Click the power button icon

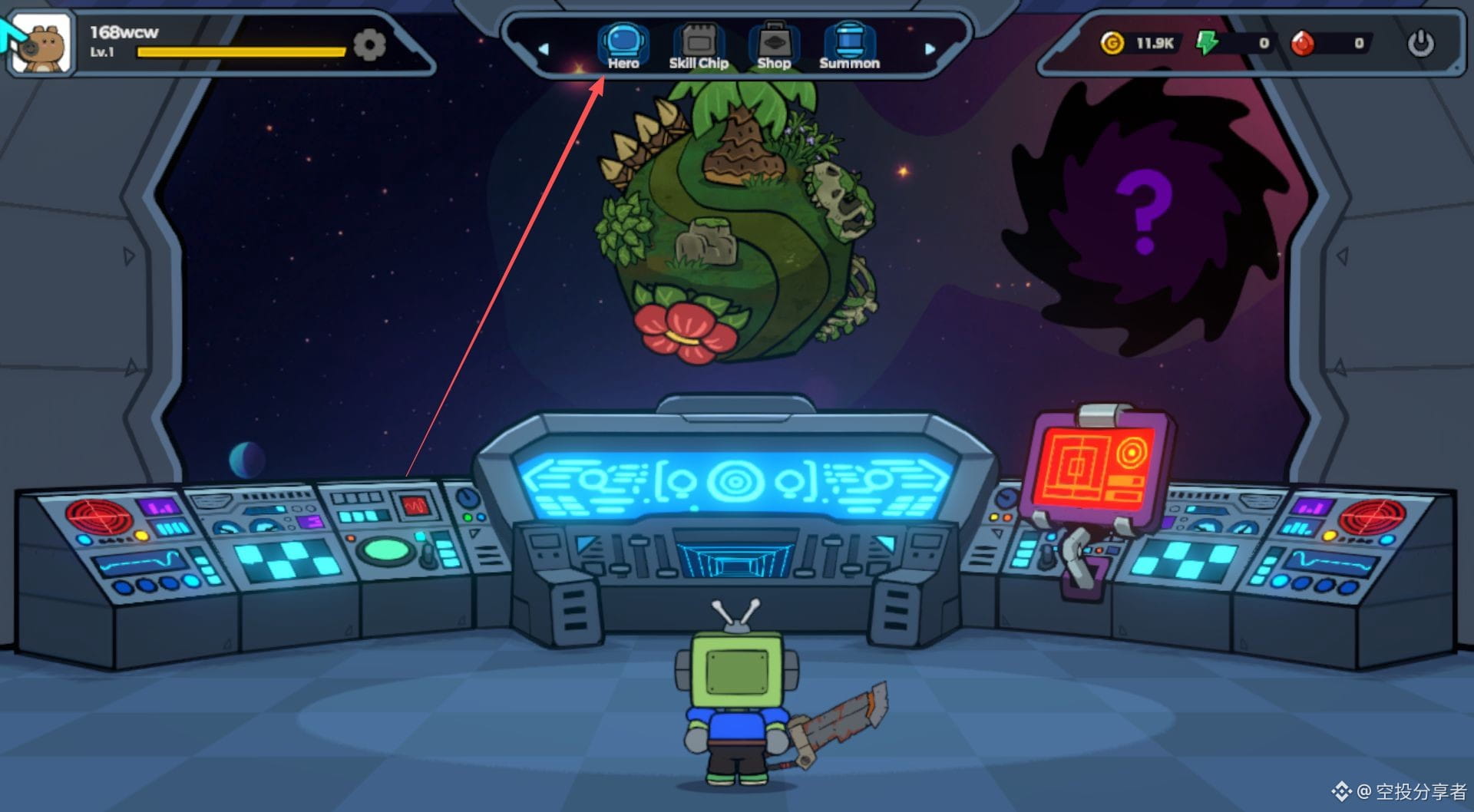1420,43
